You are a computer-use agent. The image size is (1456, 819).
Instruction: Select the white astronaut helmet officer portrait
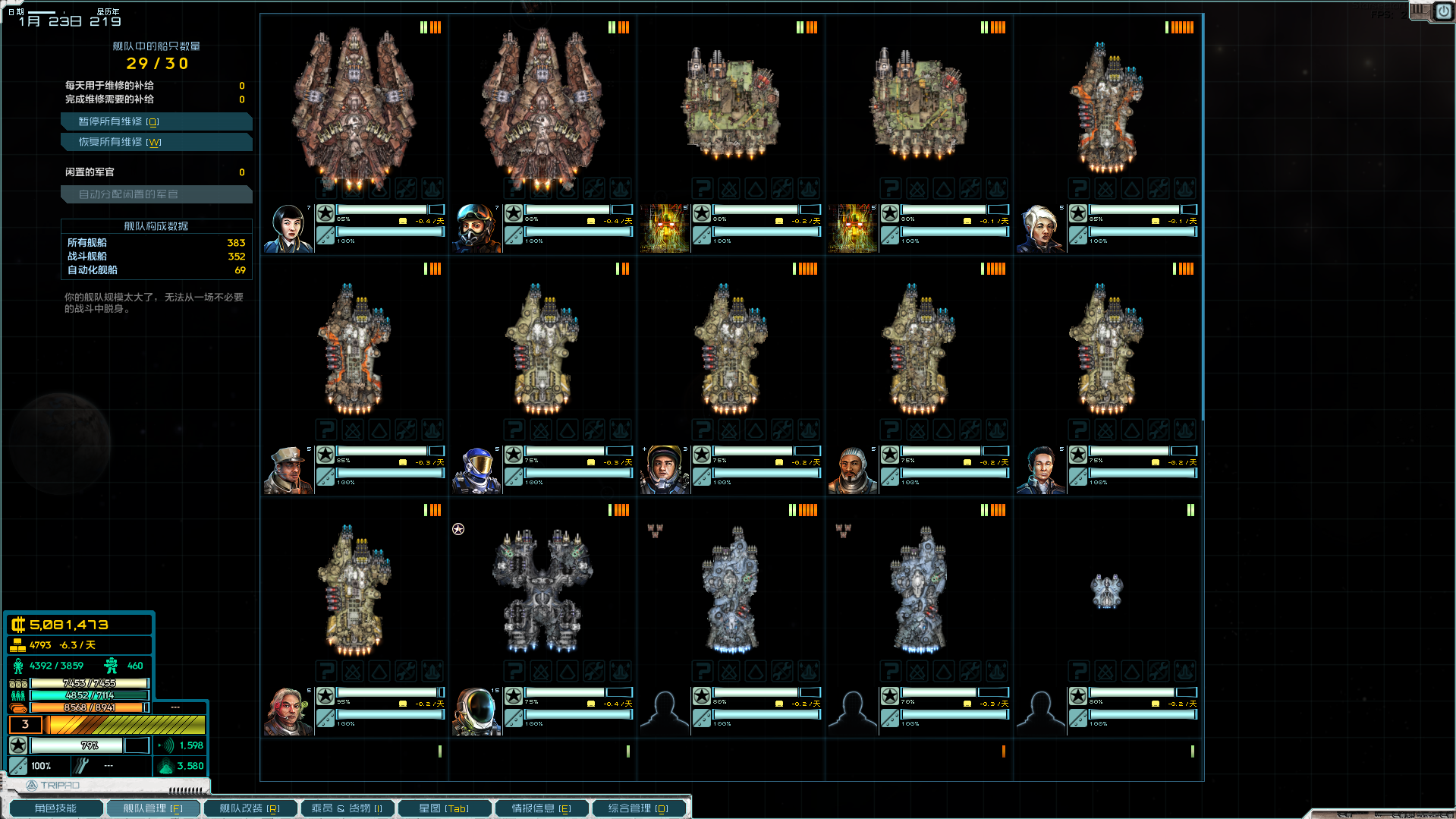tap(476, 711)
